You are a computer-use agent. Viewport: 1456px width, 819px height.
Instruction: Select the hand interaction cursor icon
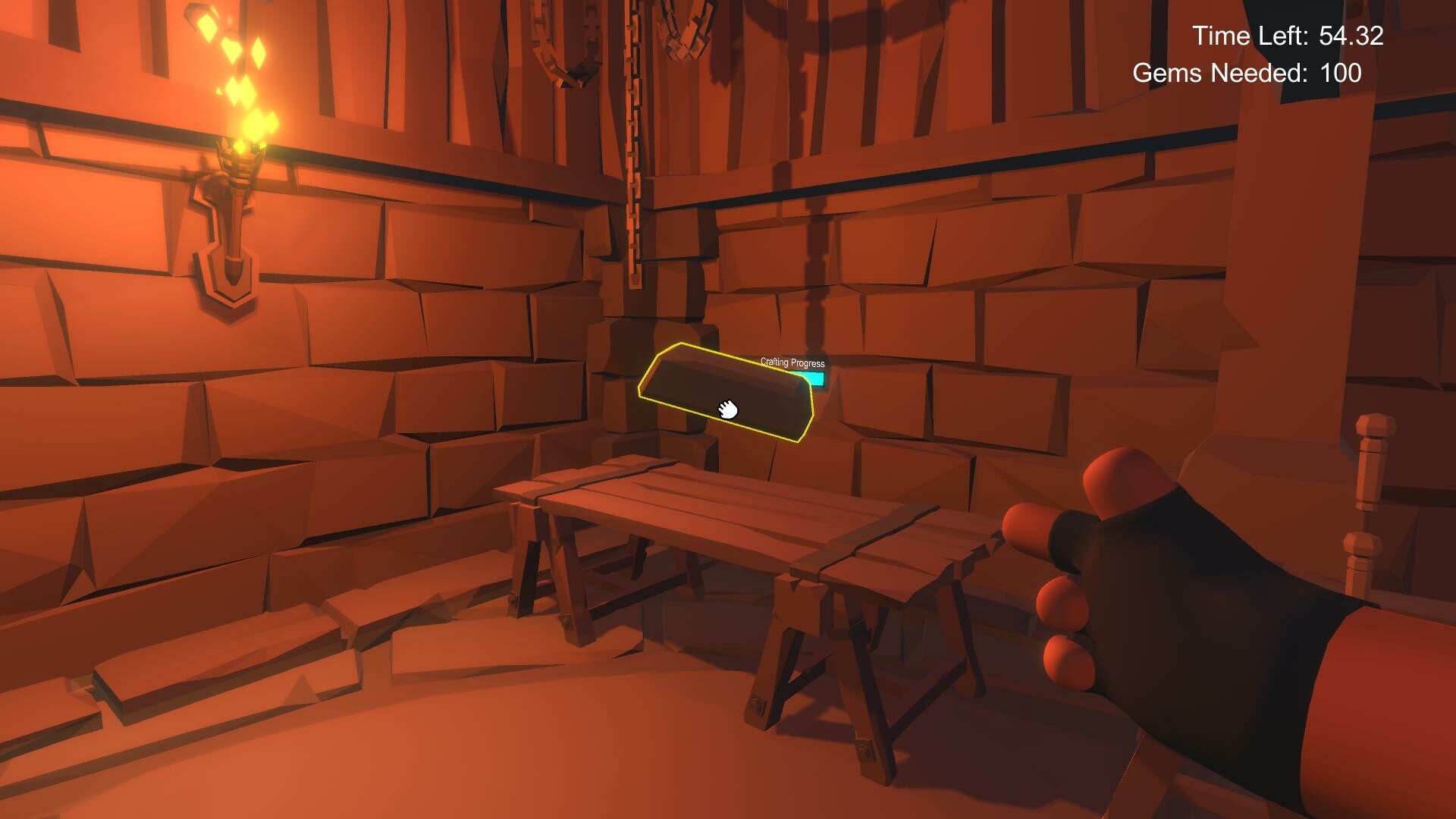pos(727,410)
